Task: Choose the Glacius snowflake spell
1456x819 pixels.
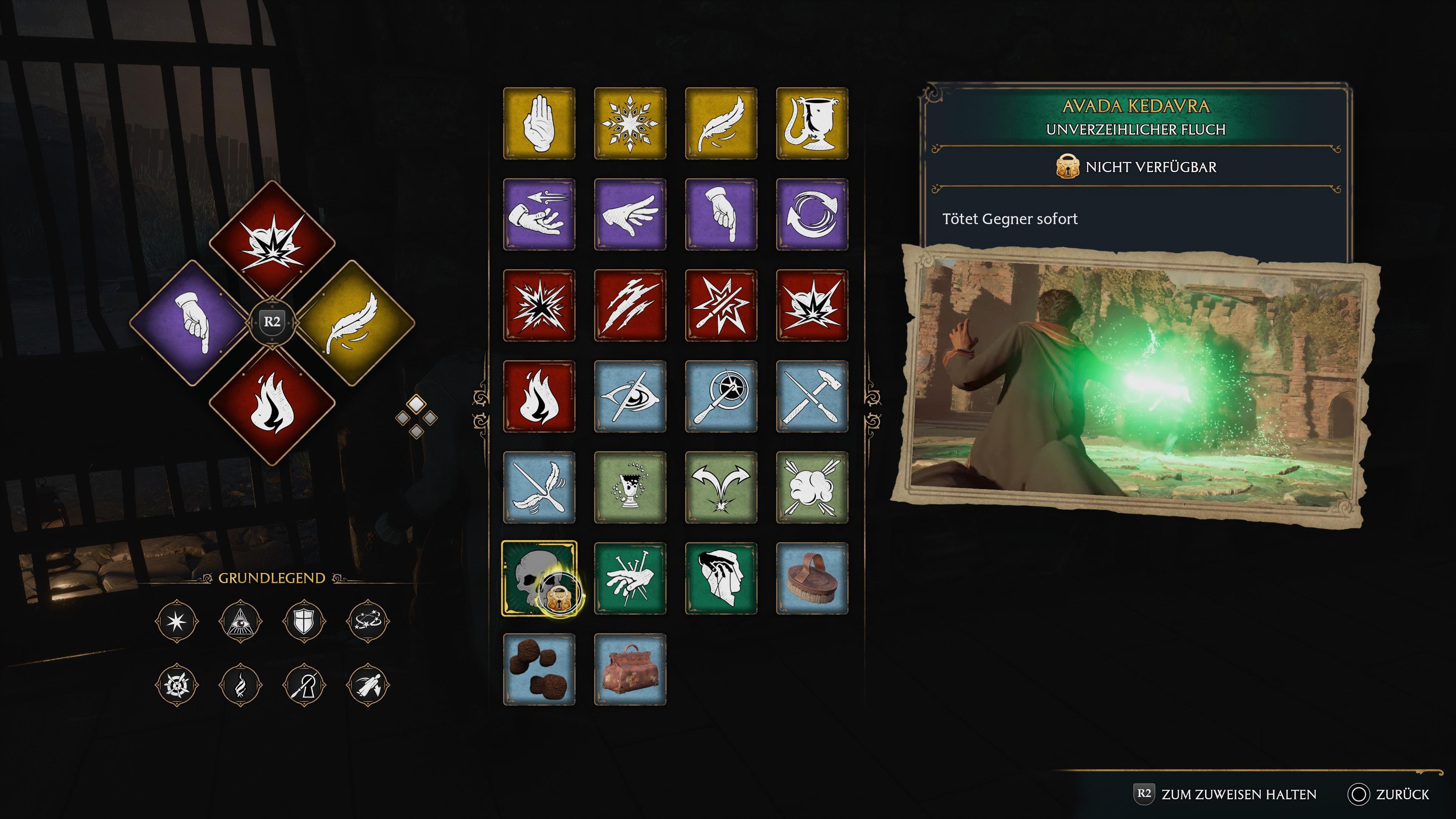Action: tap(630, 123)
